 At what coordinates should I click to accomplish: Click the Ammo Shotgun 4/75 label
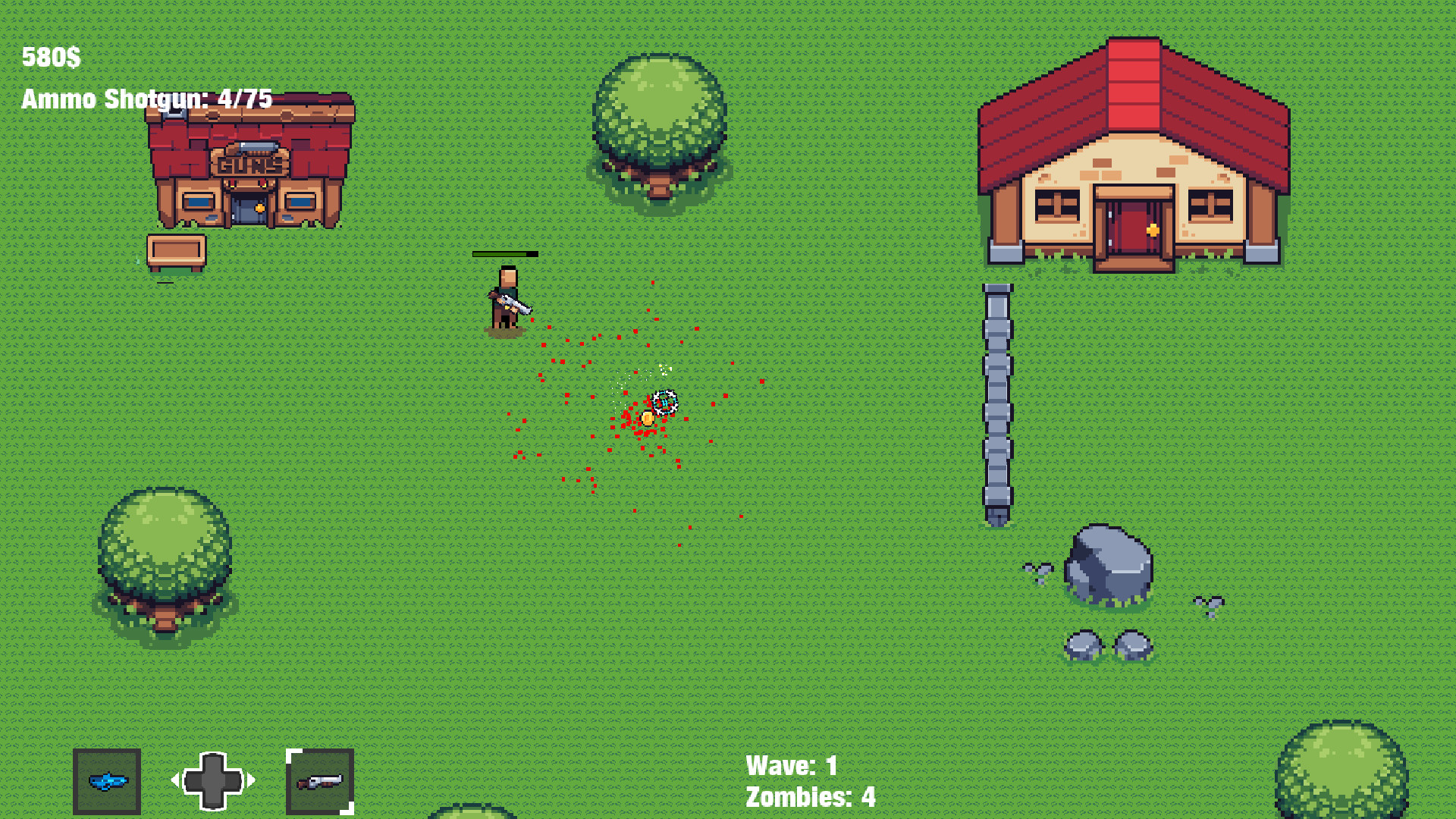click(x=147, y=99)
